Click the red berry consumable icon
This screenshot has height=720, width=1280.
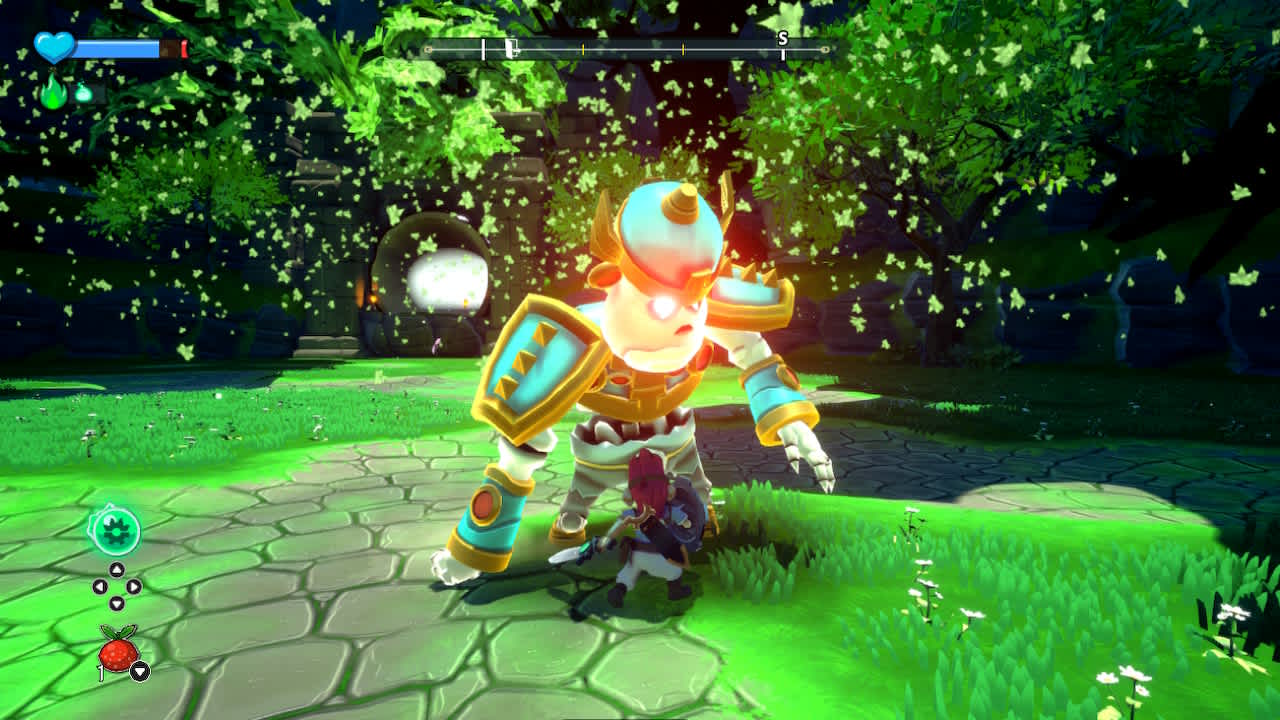coord(116,649)
